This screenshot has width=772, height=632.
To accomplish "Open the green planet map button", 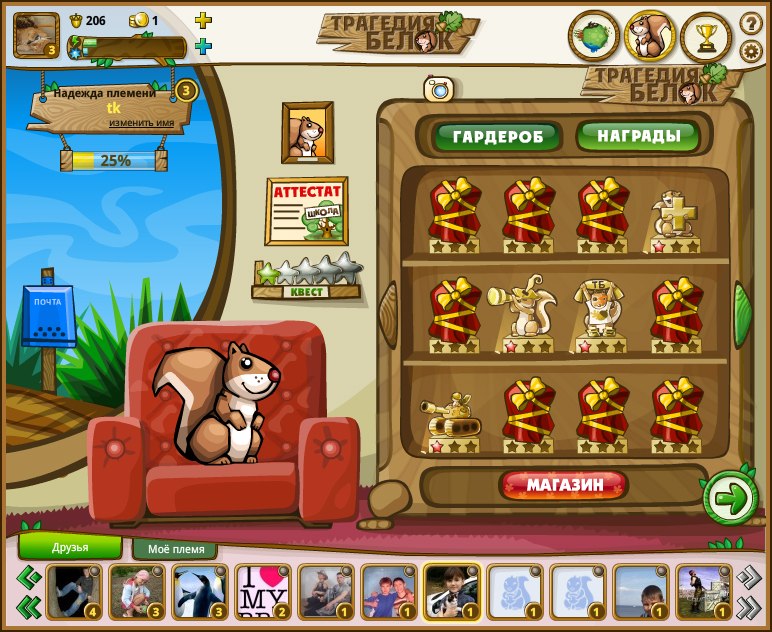I will pos(593,36).
